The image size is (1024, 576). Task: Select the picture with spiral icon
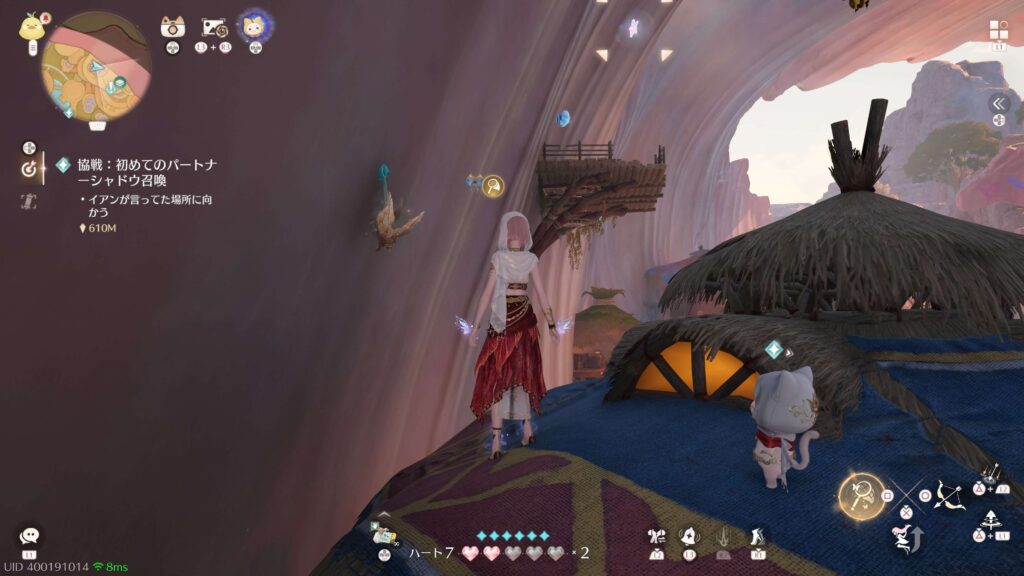point(213,28)
